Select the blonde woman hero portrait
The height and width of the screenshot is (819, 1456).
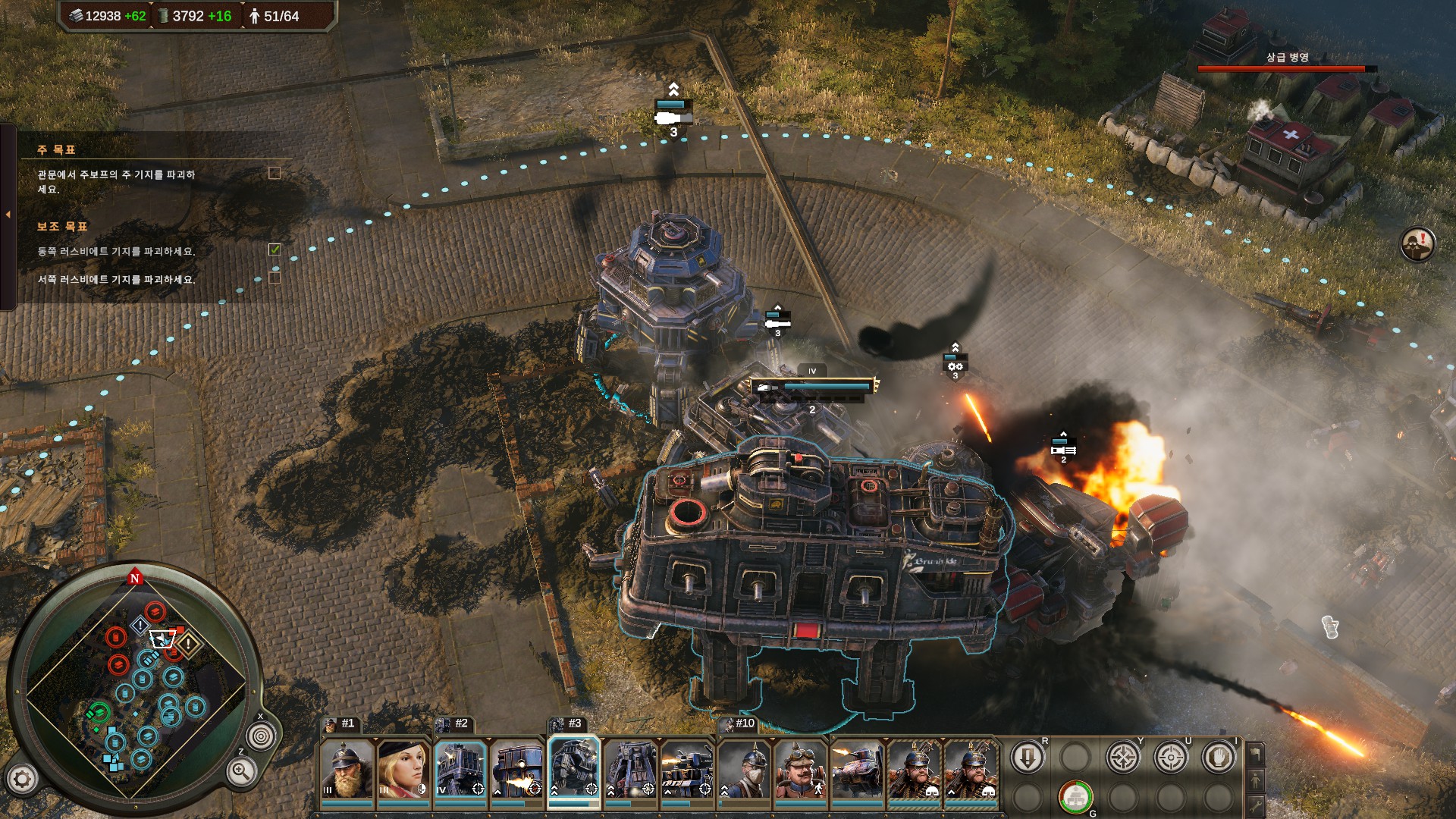tap(403, 770)
